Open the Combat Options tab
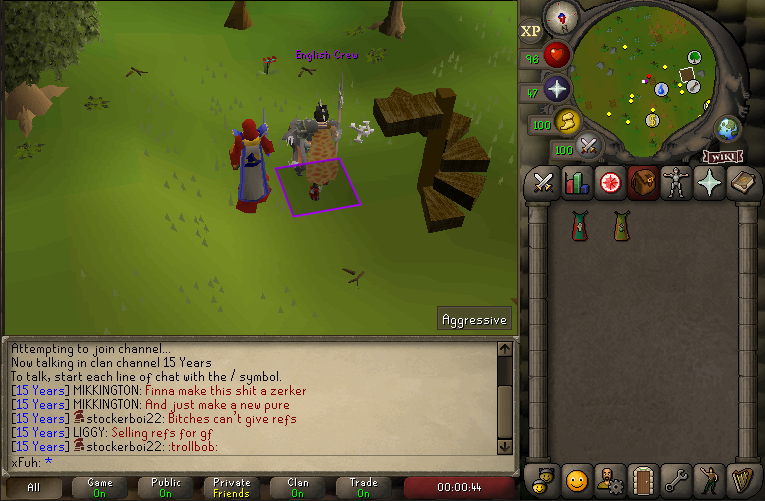 [x=543, y=183]
